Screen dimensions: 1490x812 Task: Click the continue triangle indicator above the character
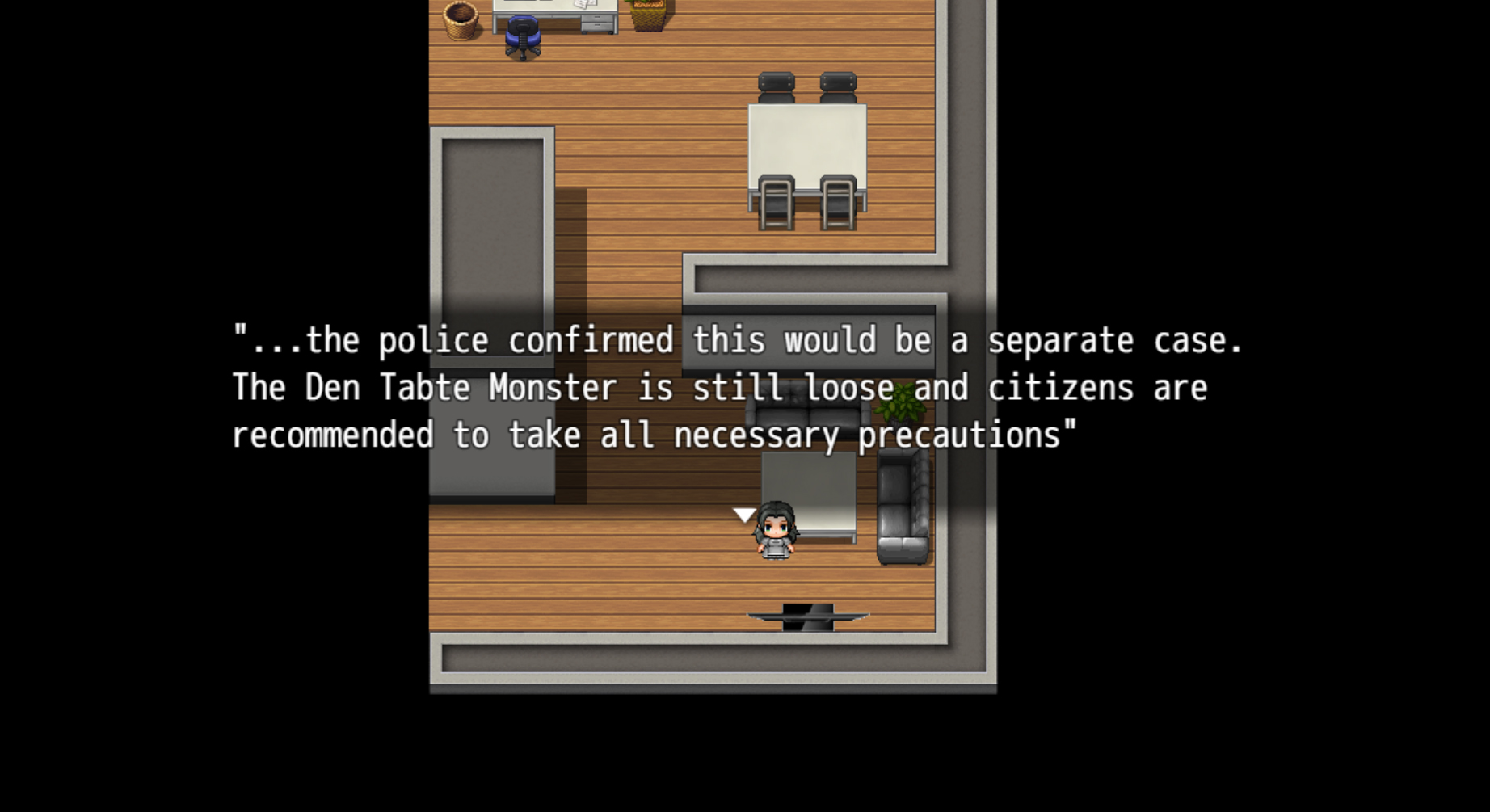pos(744,514)
